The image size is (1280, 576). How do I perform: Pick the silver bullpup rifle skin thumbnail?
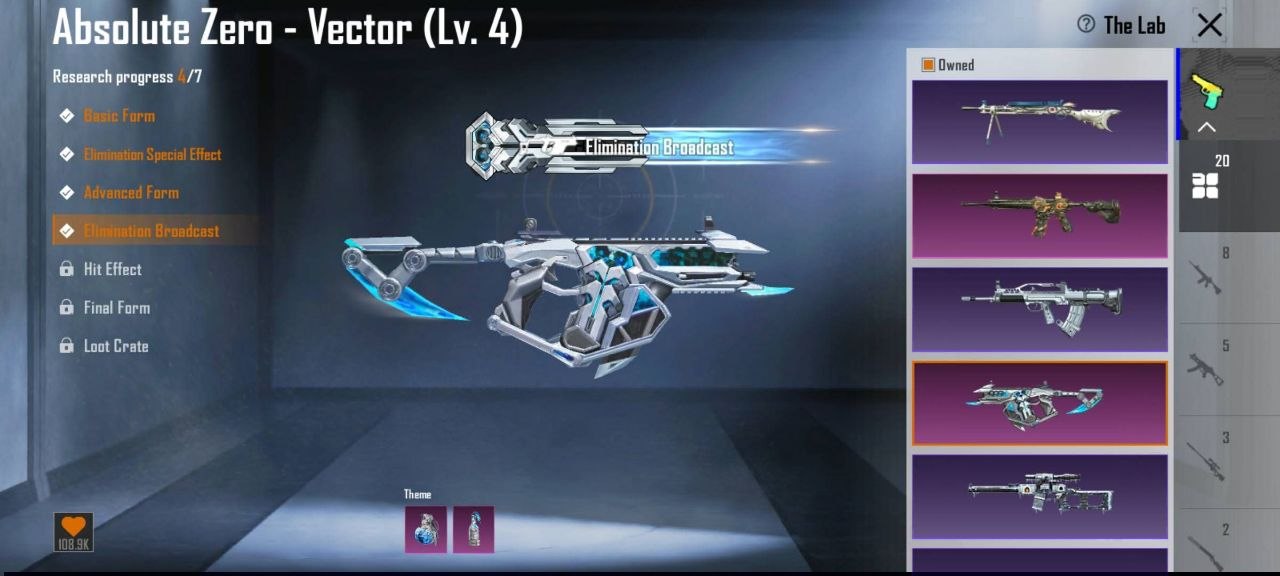1039,309
